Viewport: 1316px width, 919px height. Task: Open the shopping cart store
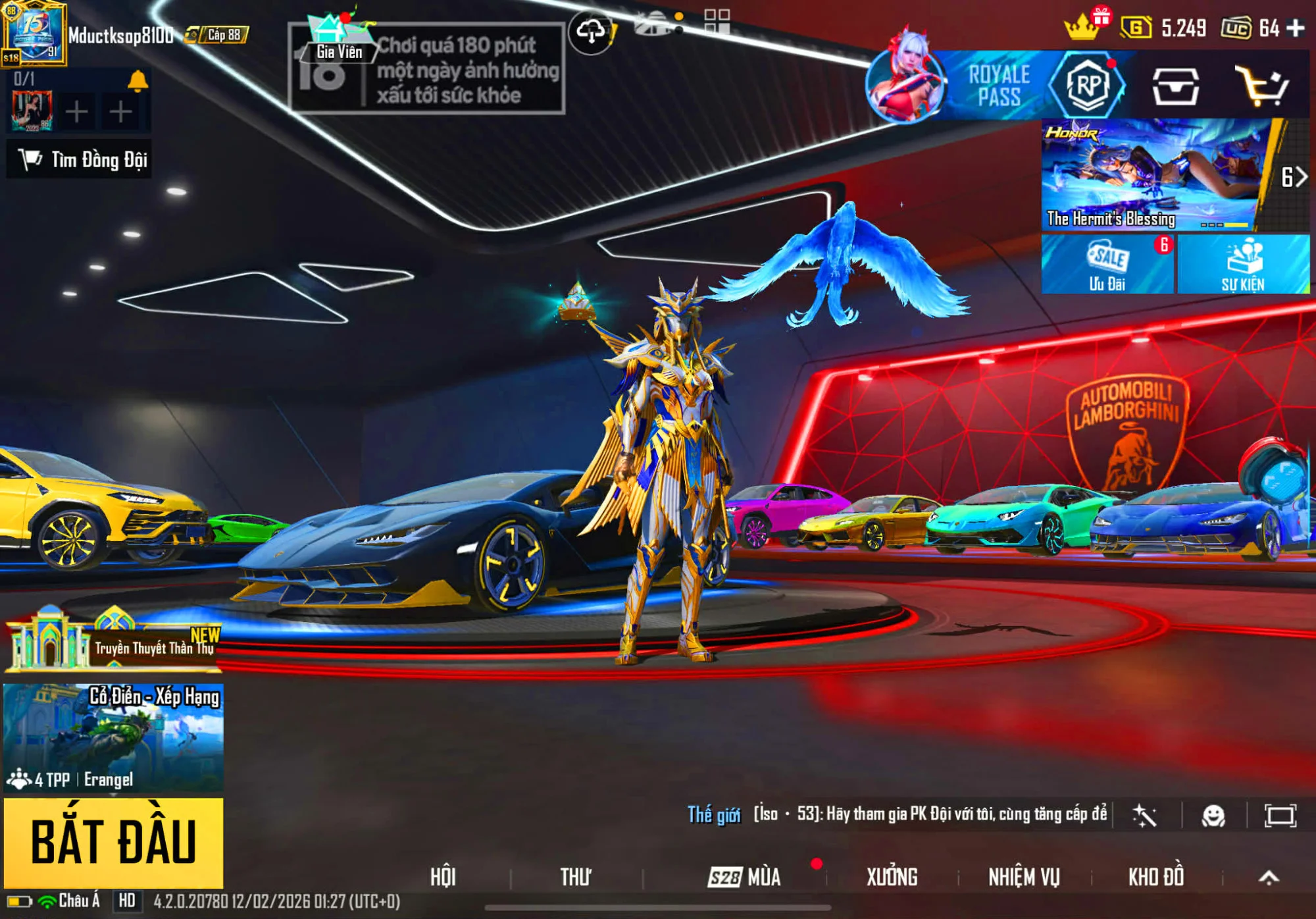tap(1261, 86)
